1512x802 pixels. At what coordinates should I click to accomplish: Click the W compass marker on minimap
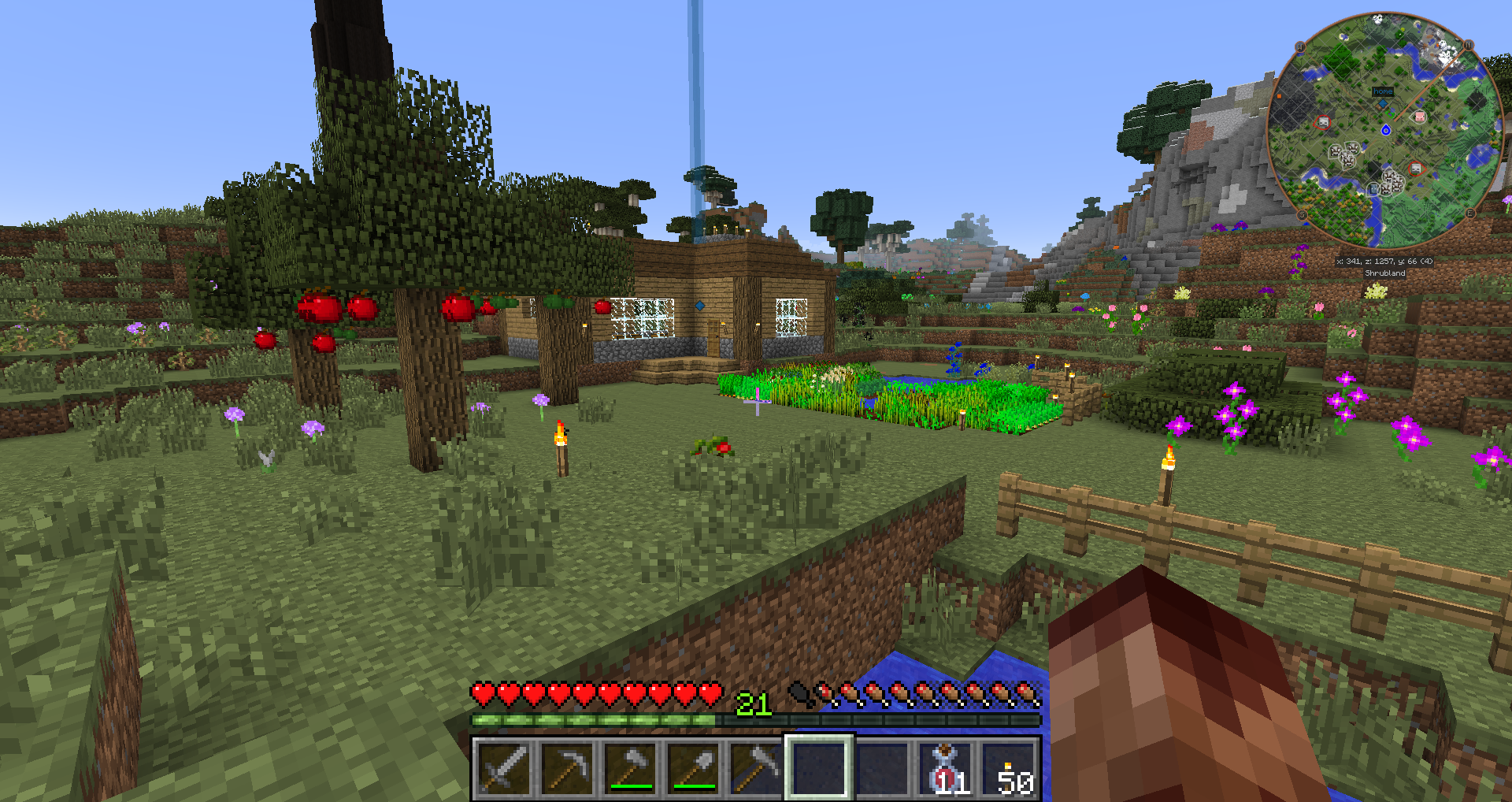pos(1300,47)
